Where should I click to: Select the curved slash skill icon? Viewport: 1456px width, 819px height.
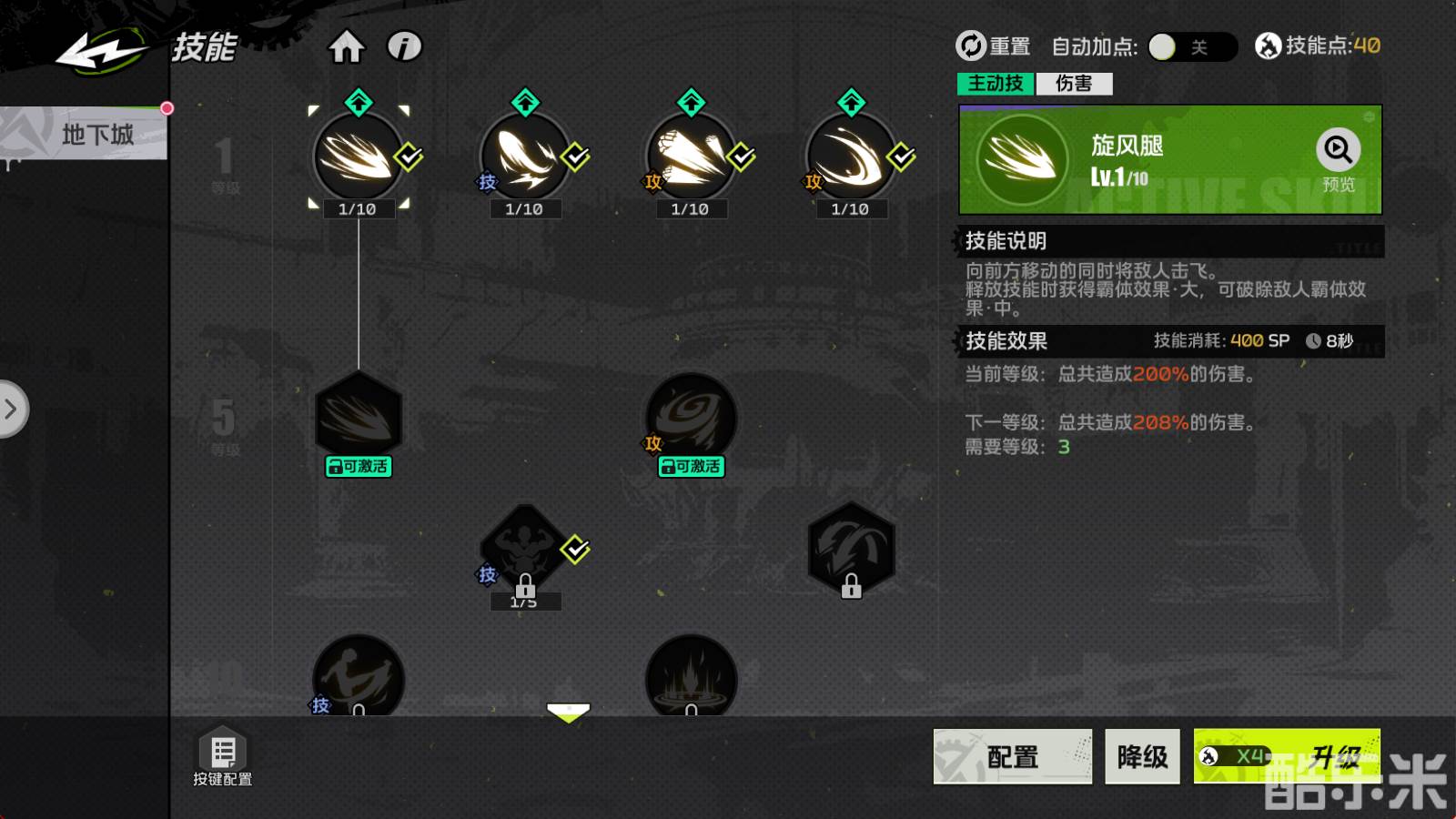point(851,157)
